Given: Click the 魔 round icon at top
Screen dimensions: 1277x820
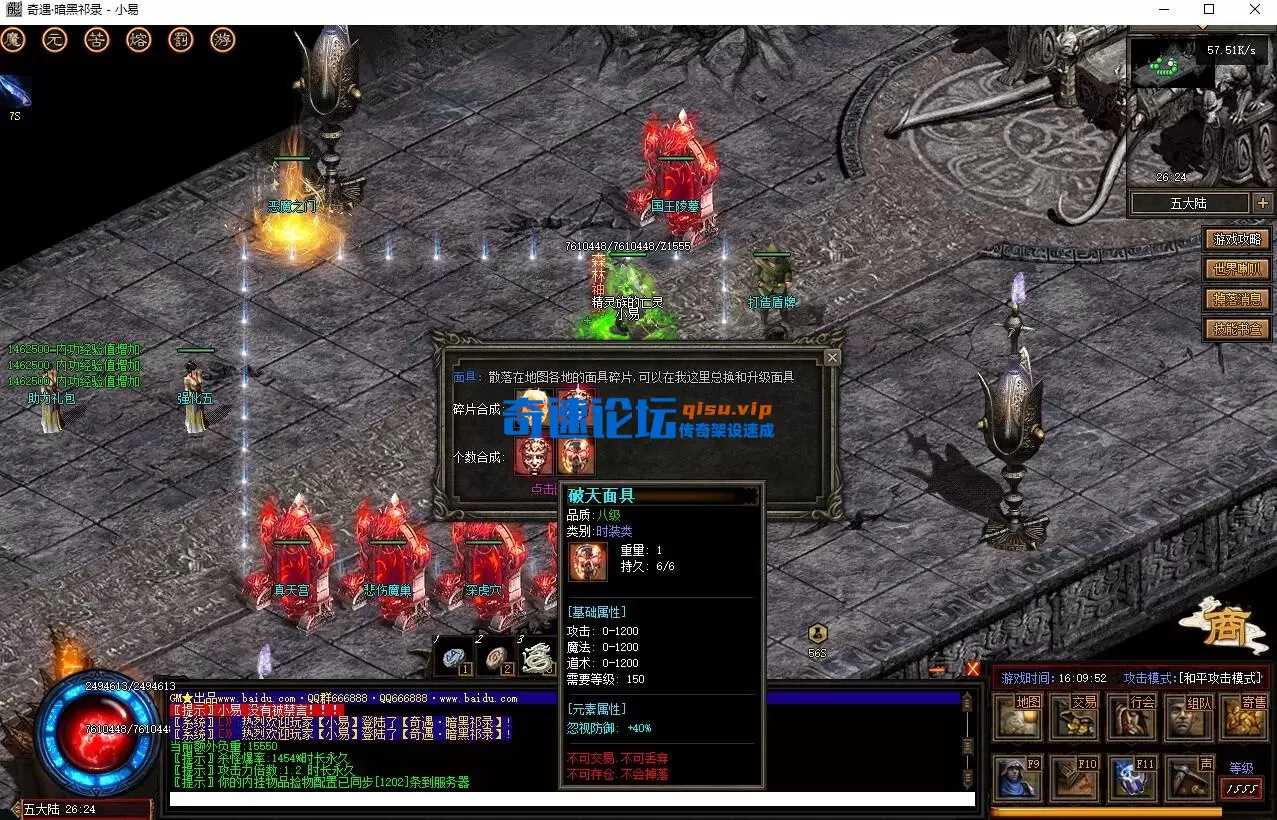Looking at the screenshot, I should pyautogui.click(x=12, y=40).
